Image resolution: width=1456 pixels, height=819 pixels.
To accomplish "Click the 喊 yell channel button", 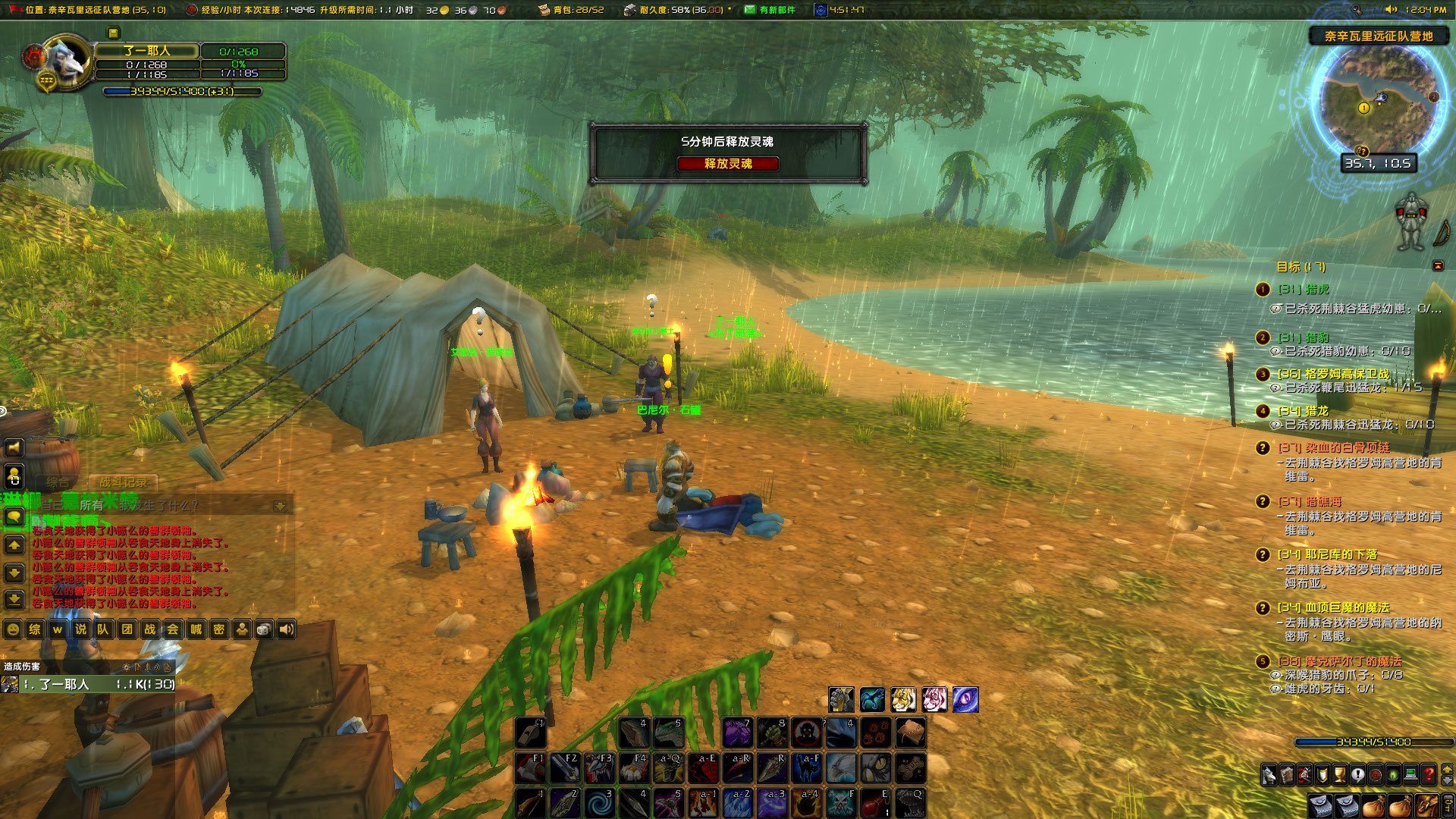I will pos(196,629).
